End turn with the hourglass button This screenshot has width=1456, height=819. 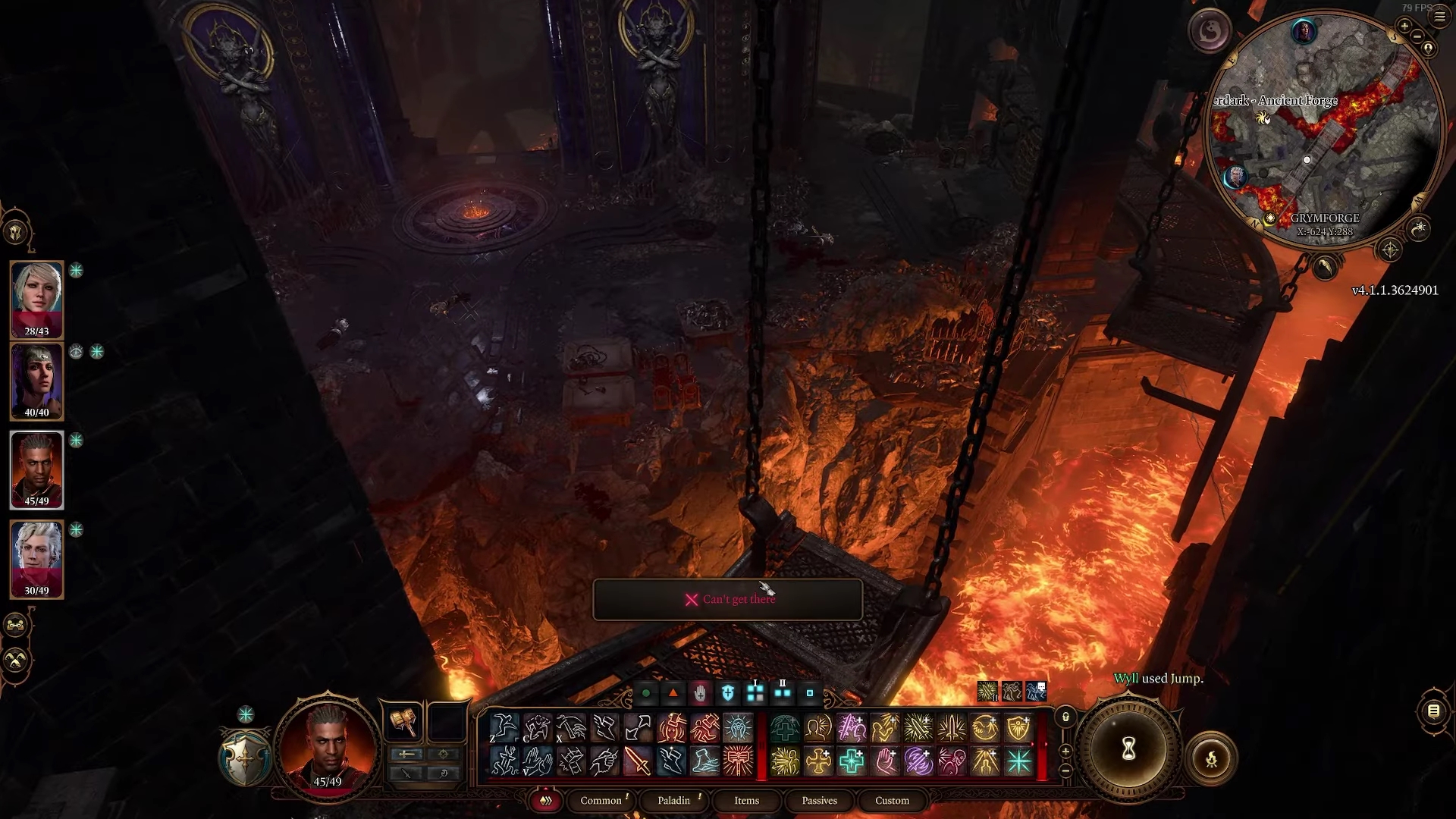pos(1128,750)
